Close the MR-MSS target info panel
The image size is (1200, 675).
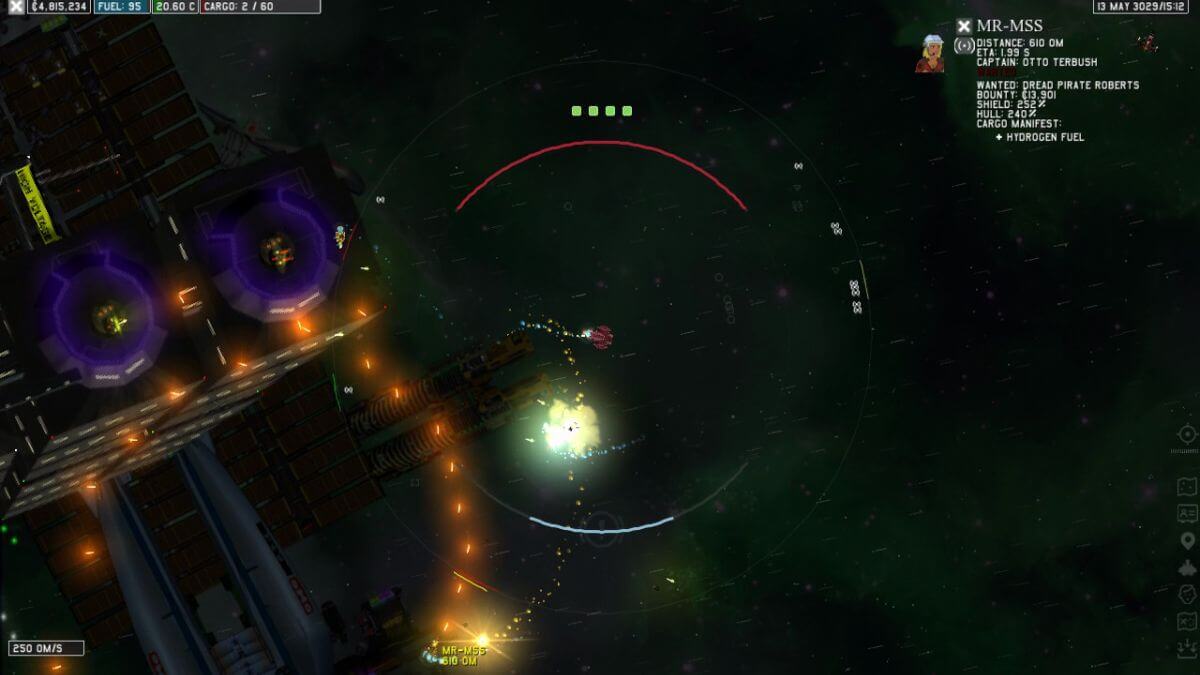(963, 27)
